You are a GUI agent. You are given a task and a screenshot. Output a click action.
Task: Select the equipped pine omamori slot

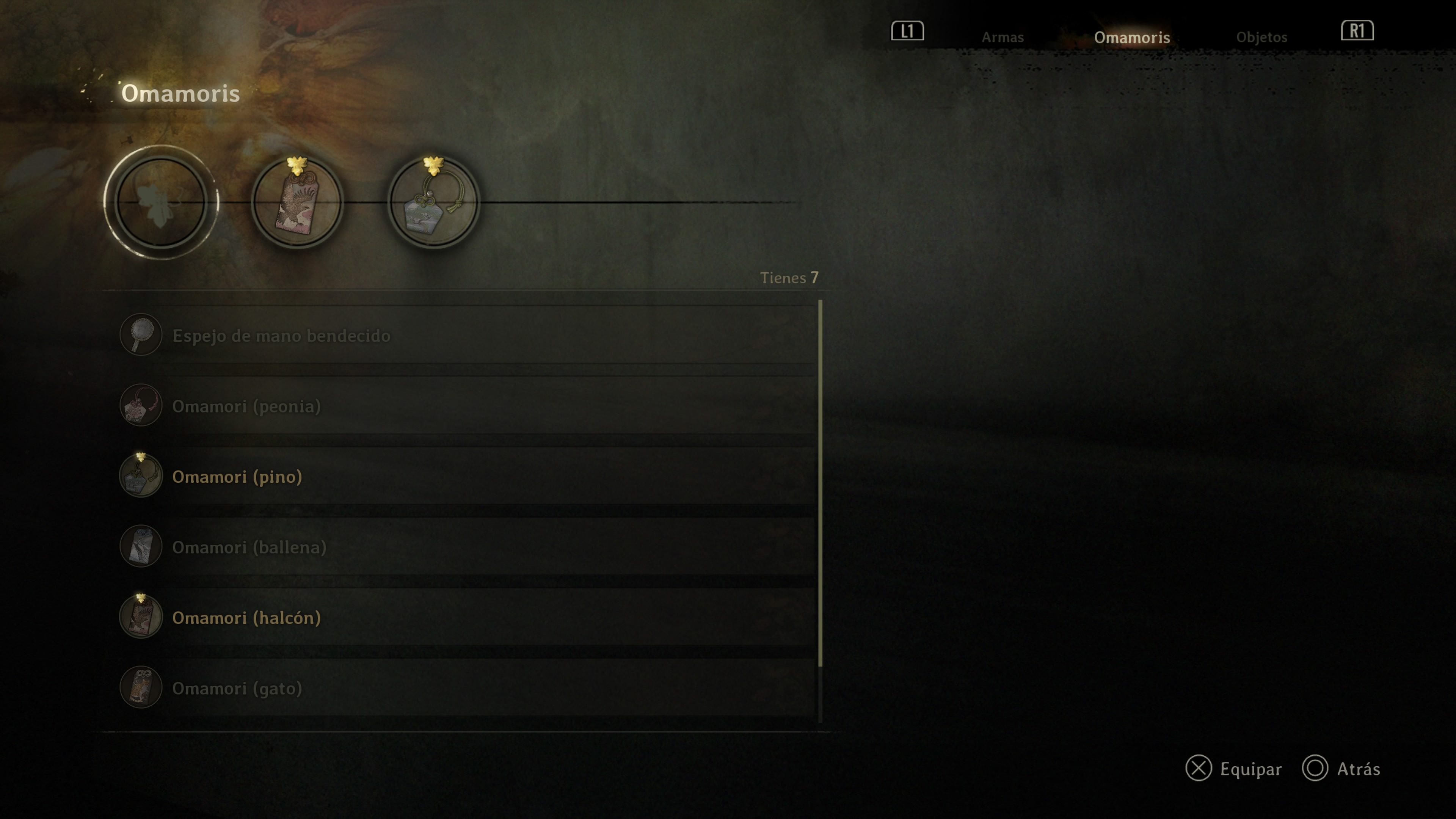click(x=433, y=202)
